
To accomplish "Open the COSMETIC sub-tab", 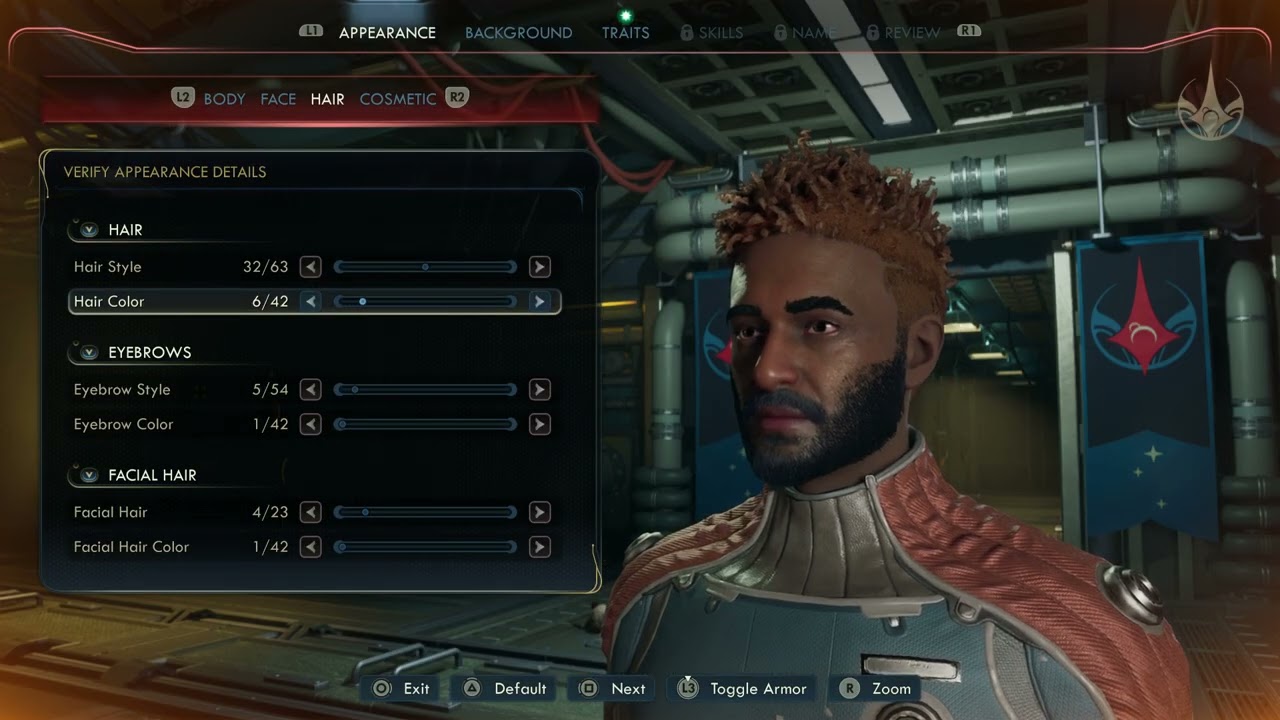I will [x=397, y=98].
